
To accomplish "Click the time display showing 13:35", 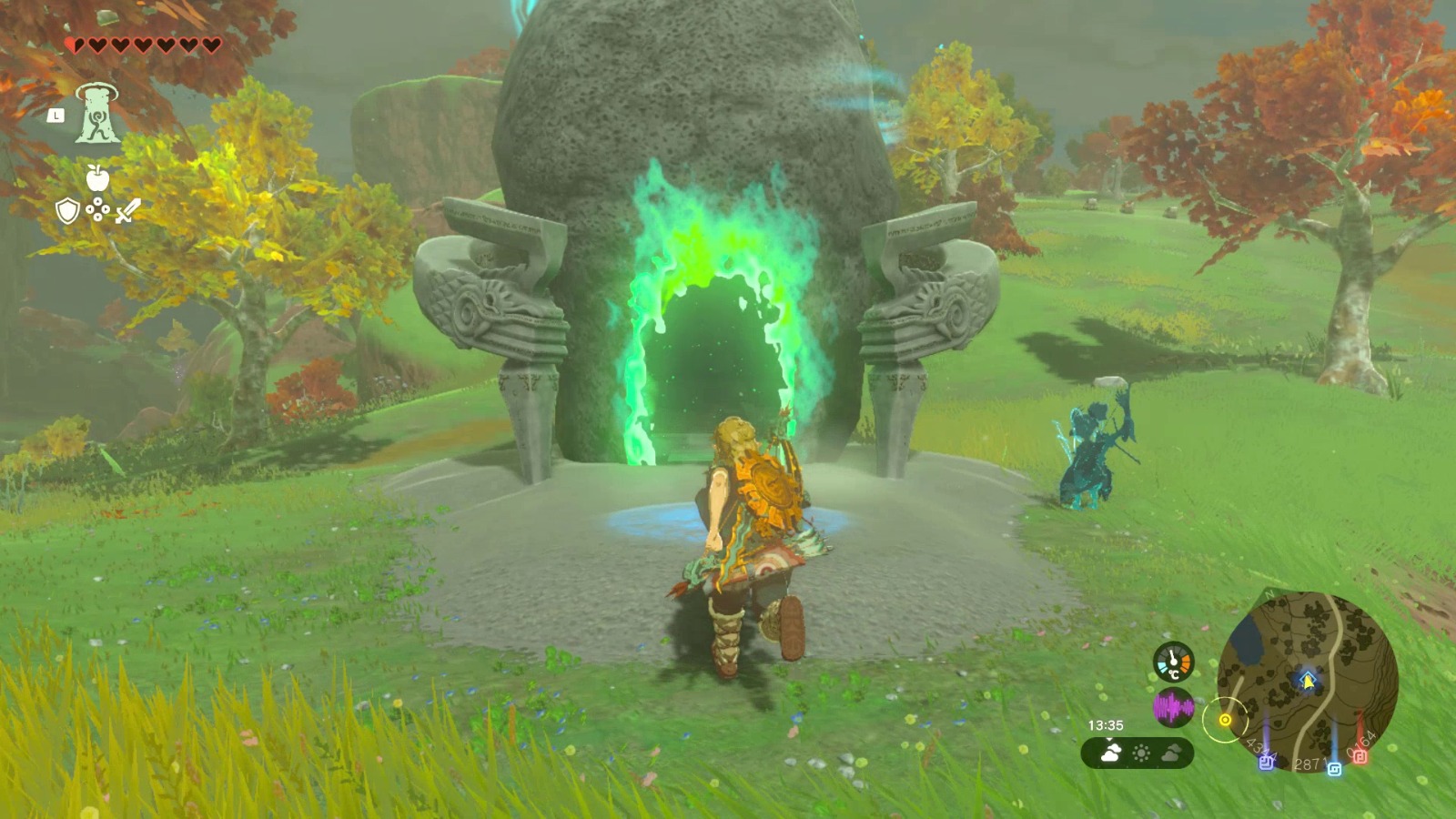I will pos(1106,724).
